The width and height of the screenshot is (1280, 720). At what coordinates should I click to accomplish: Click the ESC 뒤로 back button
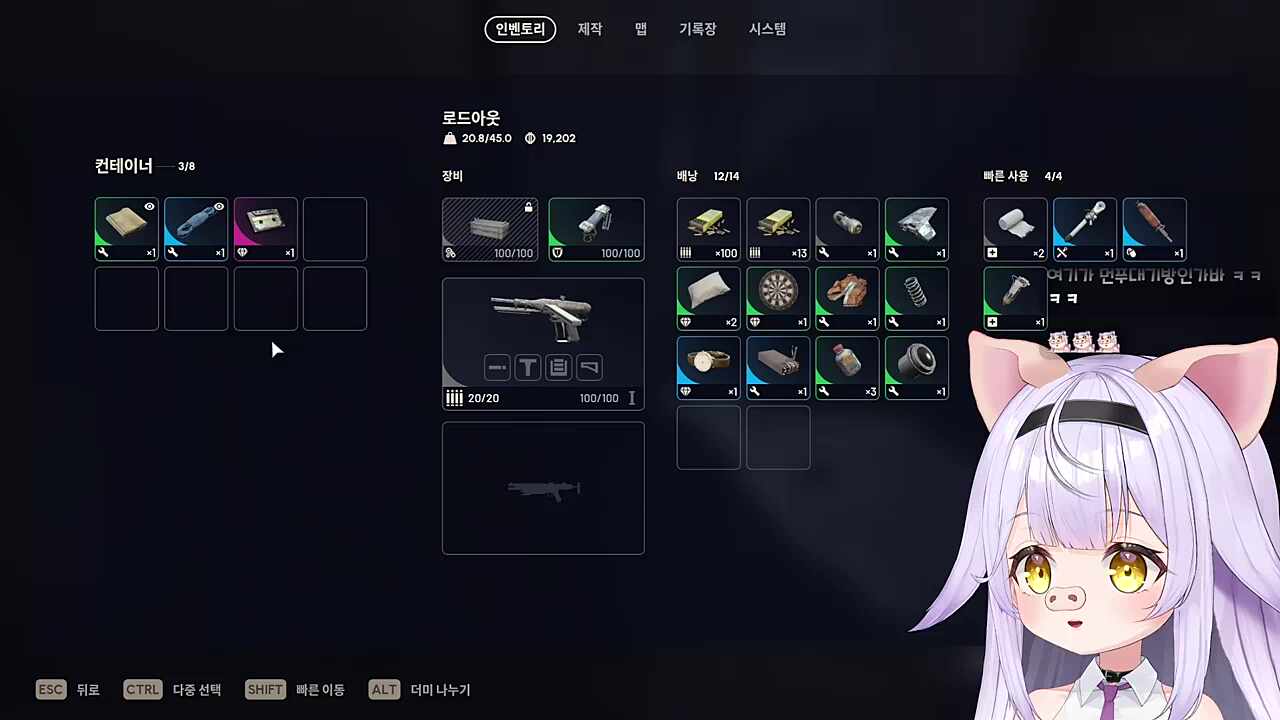point(70,689)
